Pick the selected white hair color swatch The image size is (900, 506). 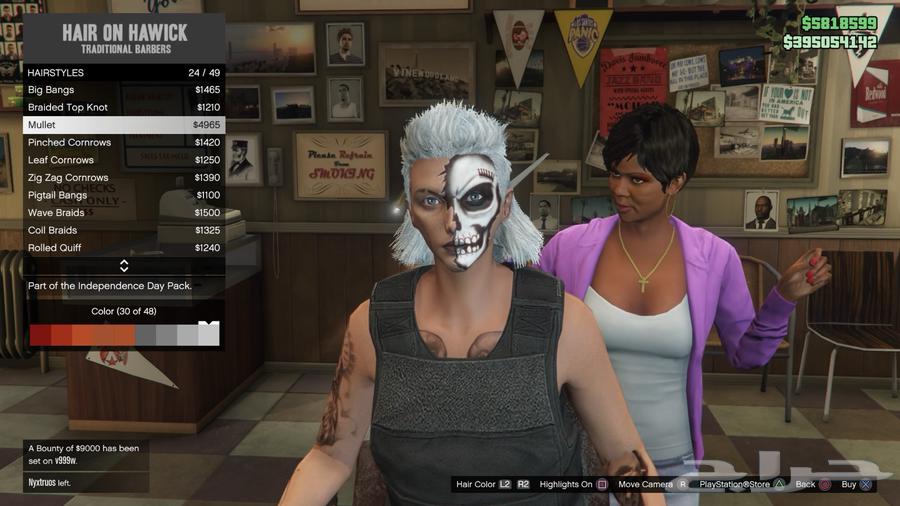tap(208, 335)
